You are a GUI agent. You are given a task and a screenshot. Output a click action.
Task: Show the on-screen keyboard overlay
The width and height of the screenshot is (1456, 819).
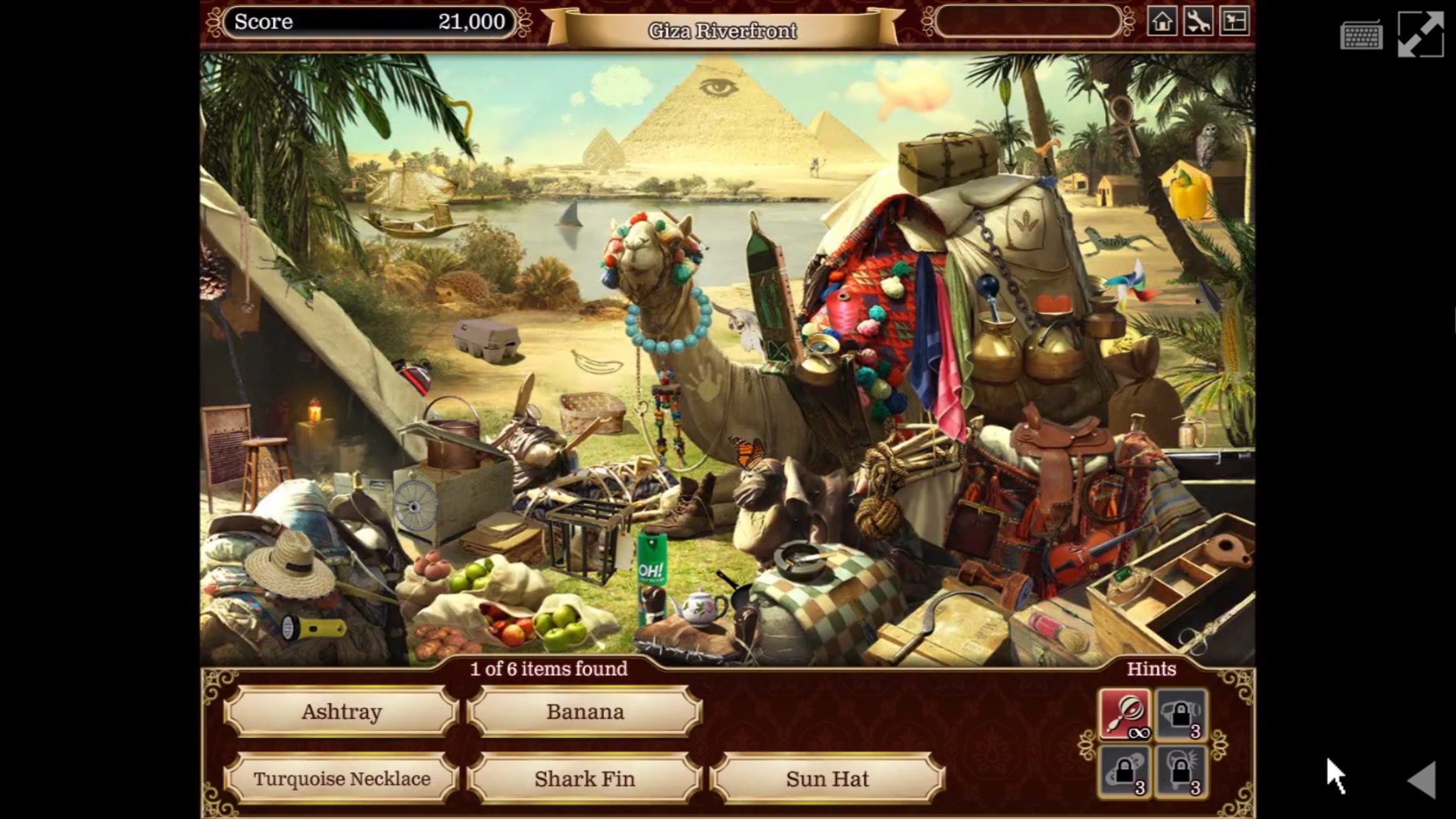point(1361,35)
